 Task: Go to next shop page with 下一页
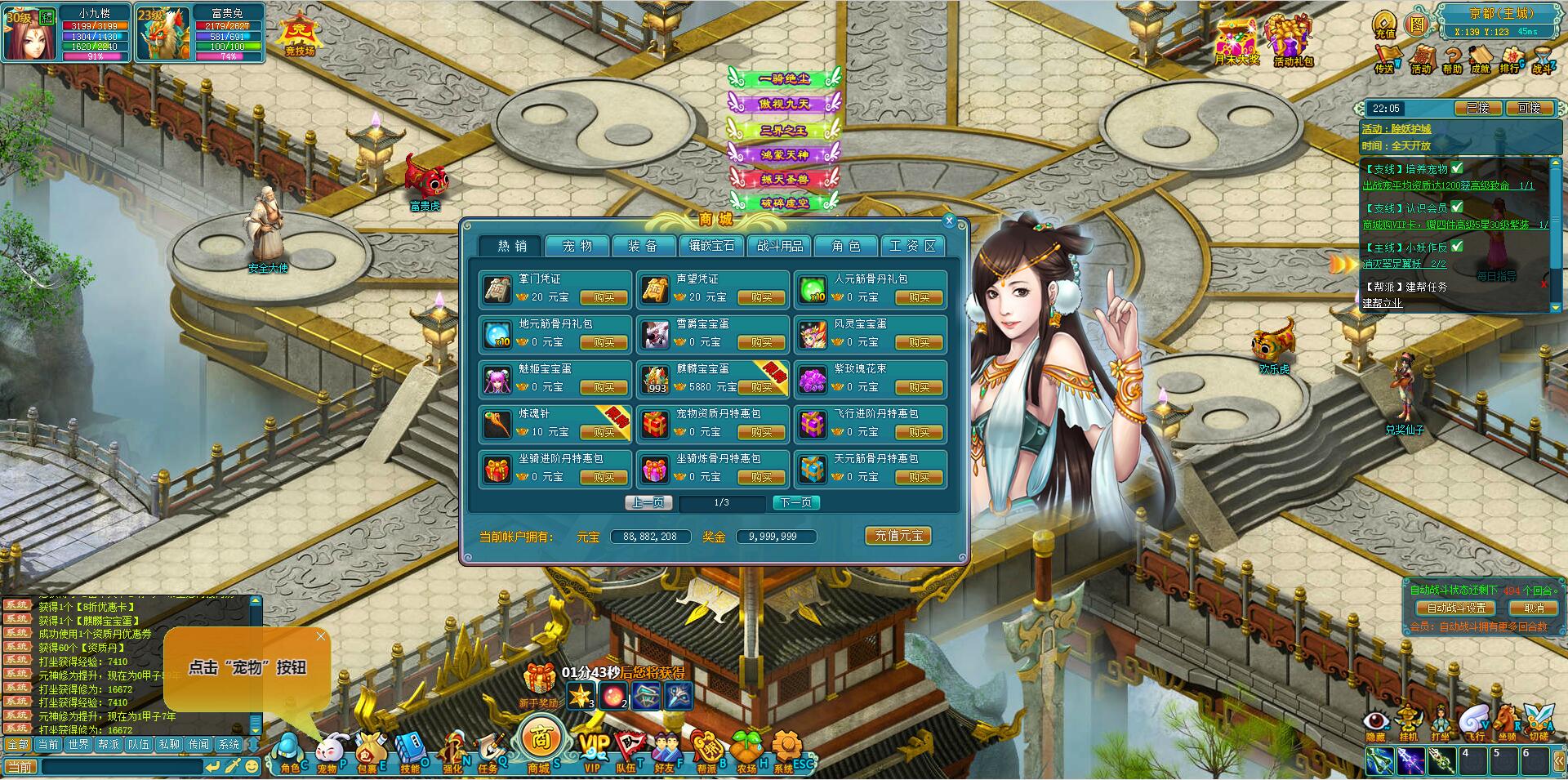tap(798, 503)
